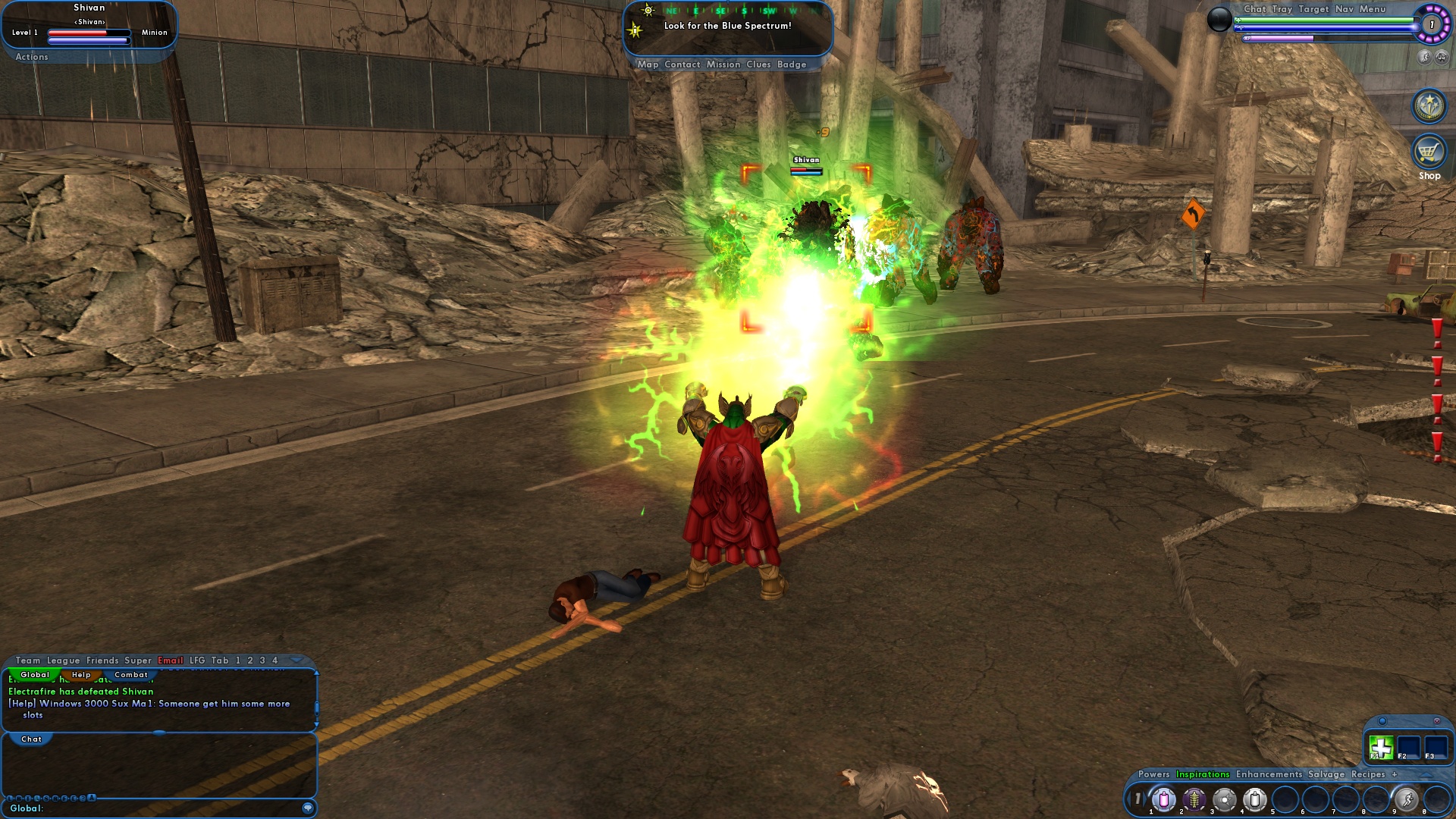
Task: Click the tray page arrow beside the number 1
Action: click(1145, 799)
